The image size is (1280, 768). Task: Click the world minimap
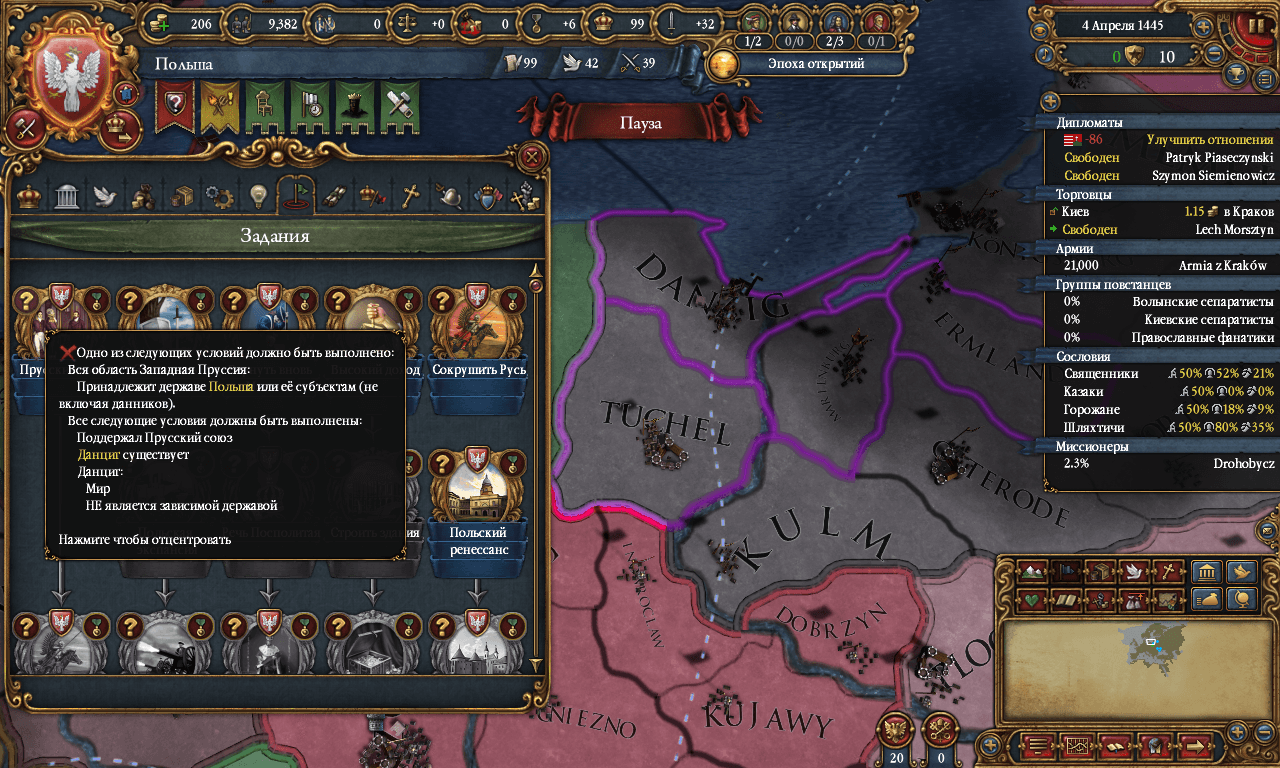(x=1139, y=654)
